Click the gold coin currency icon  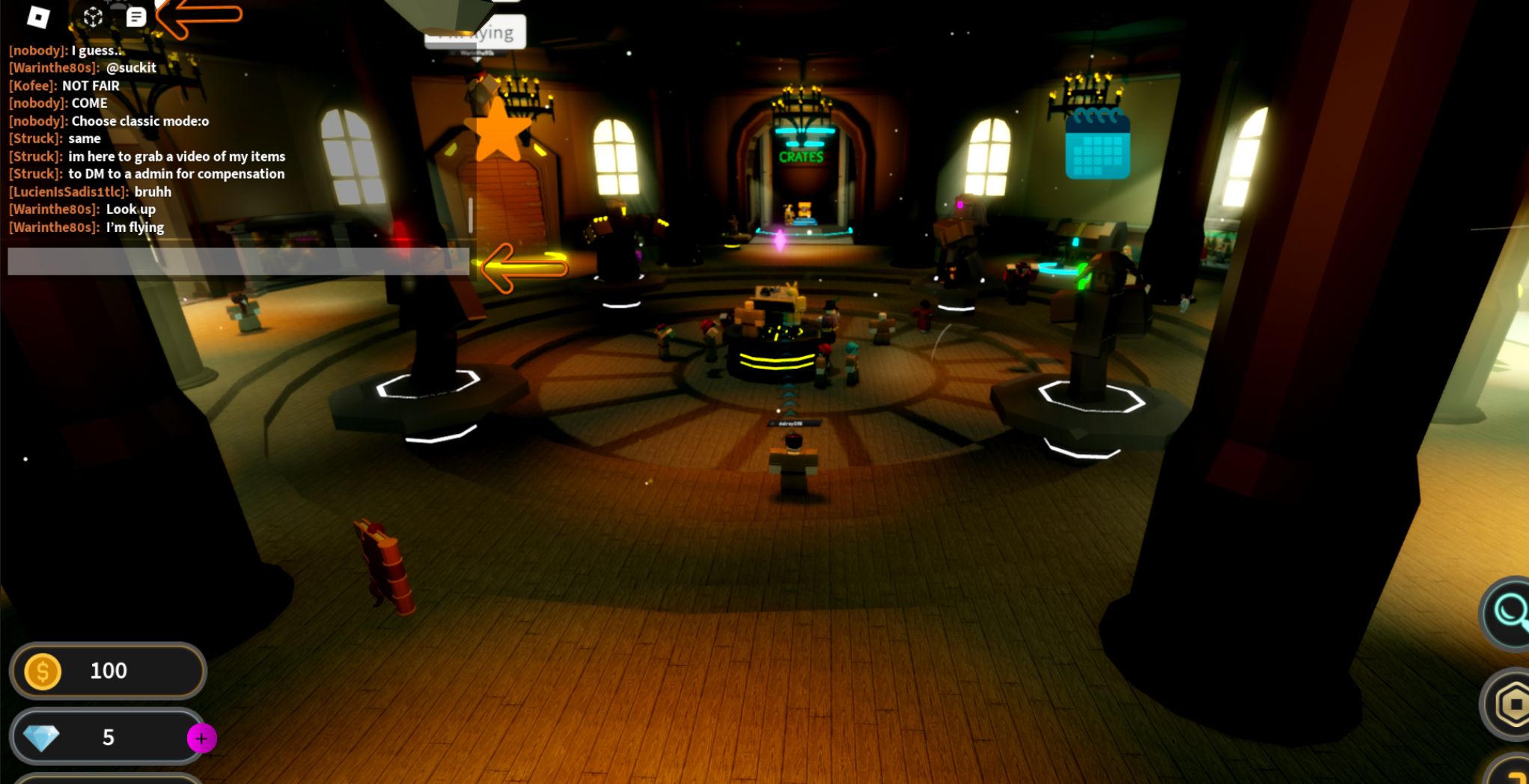coord(43,671)
